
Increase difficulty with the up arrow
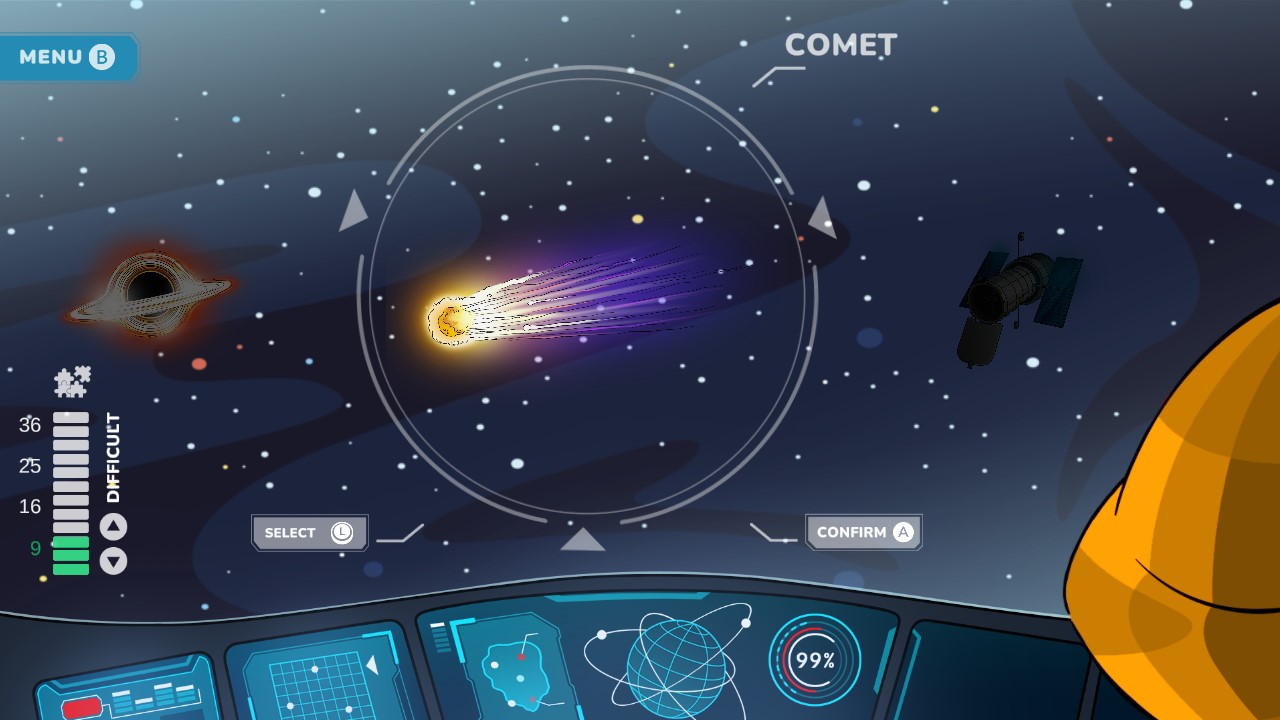tap(113, 528)
